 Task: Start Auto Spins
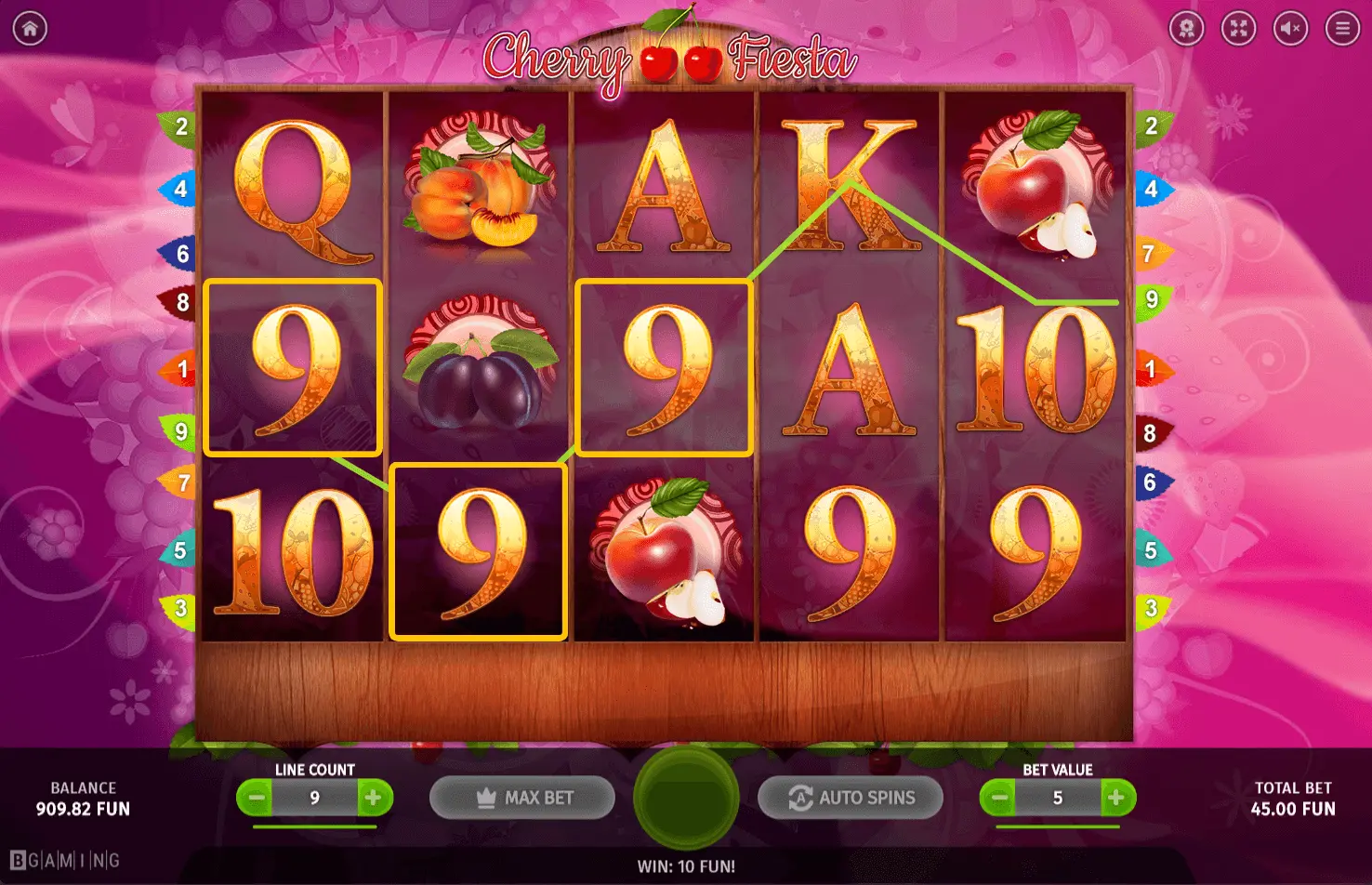click(x=851, y=798)
